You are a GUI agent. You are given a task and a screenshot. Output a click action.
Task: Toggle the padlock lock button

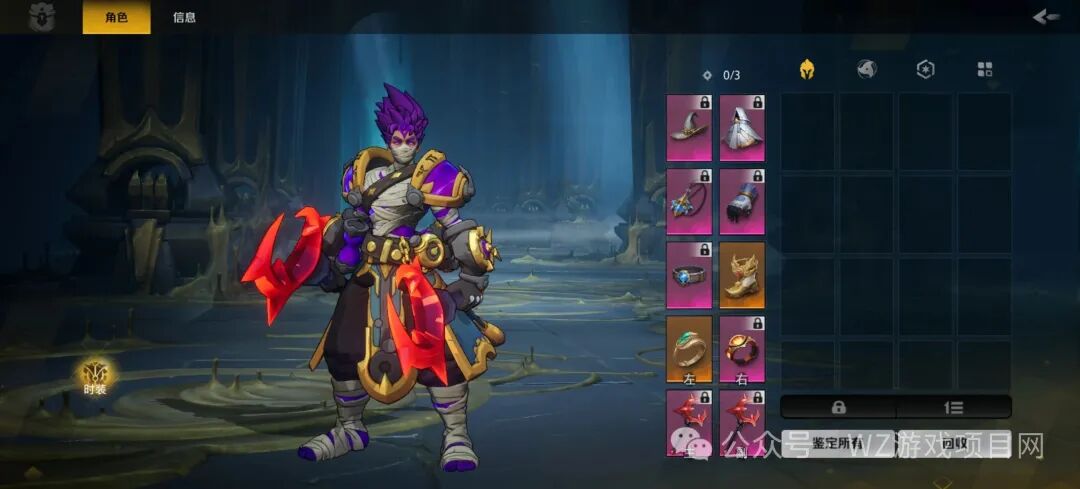(x=838, y=407)
